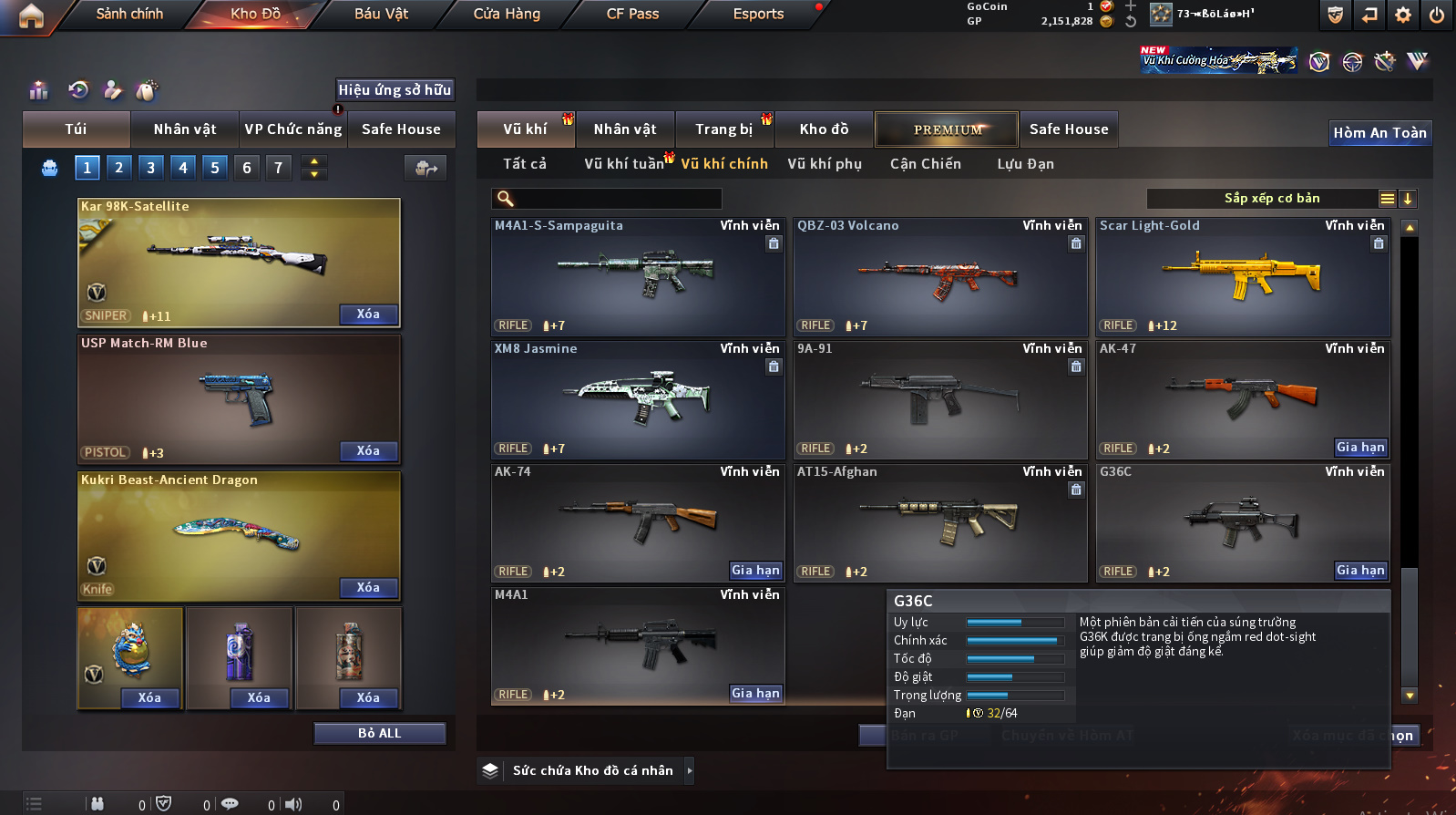The image size is (1456, 815).
Task: Open Hiệu ứng sở hữu panel
Action: point(395,89)
